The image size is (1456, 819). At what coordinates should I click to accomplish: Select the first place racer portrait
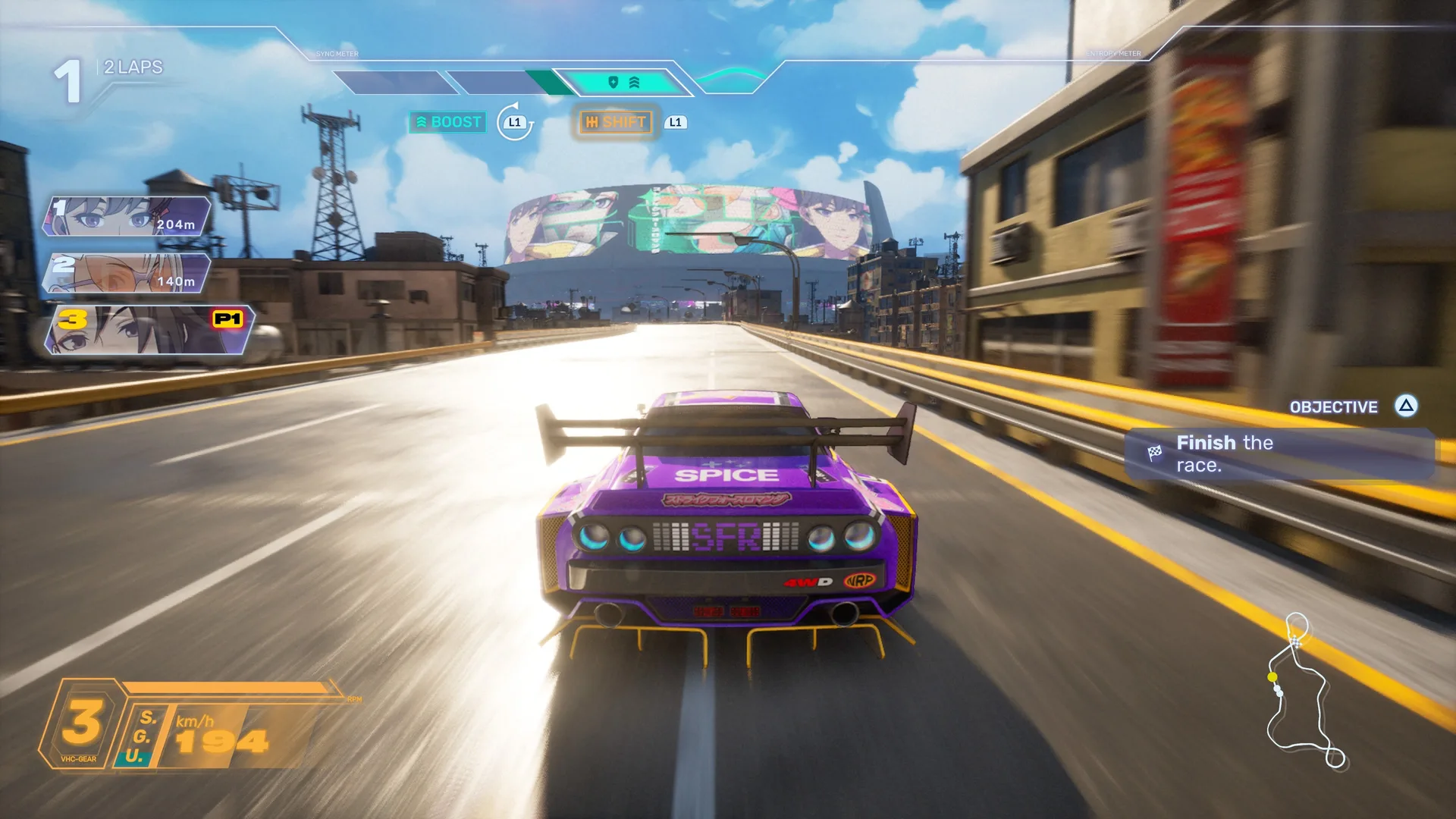(x=127, y=216)
